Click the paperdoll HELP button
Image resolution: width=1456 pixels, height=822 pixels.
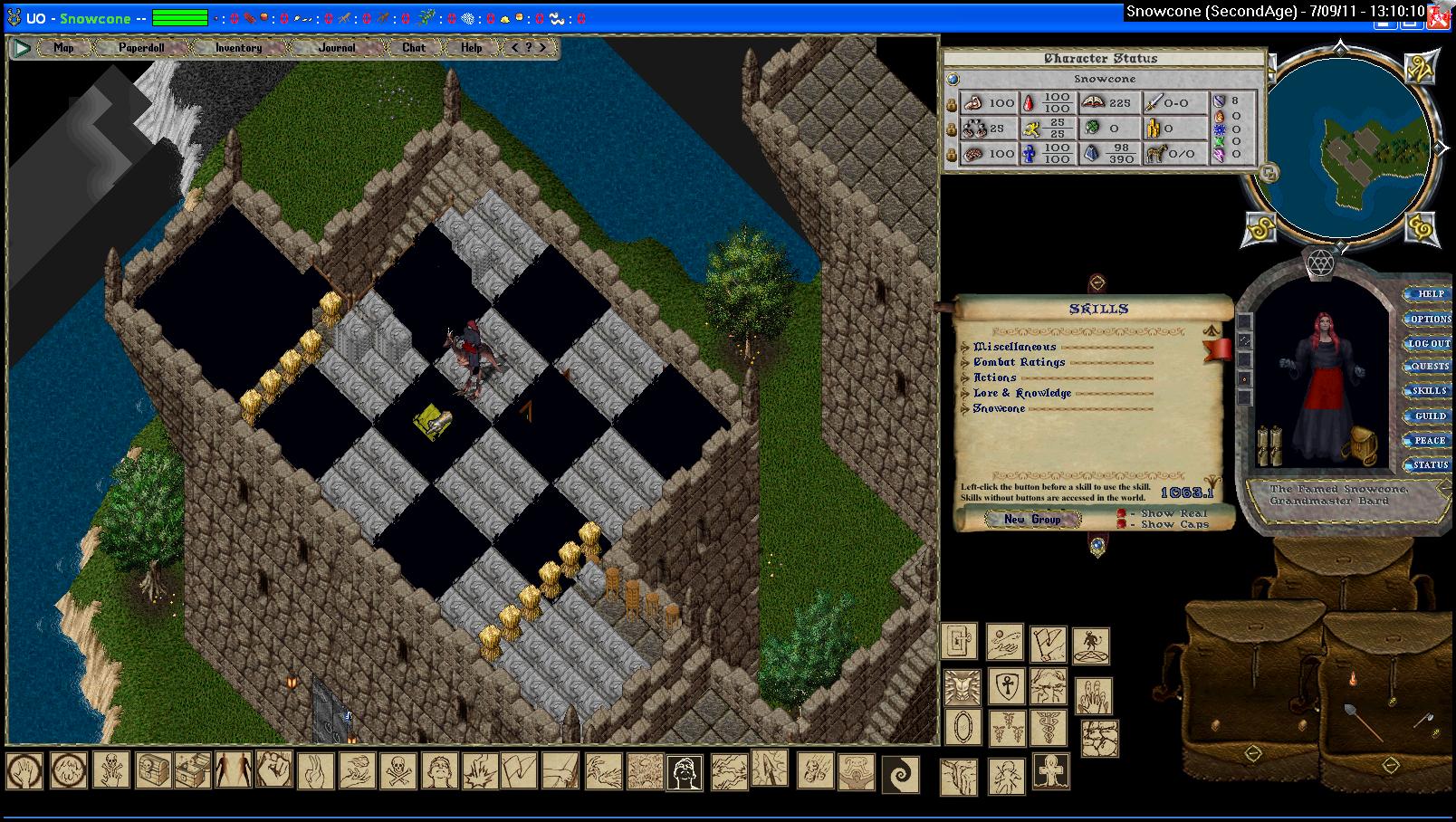coord(1430,294)
